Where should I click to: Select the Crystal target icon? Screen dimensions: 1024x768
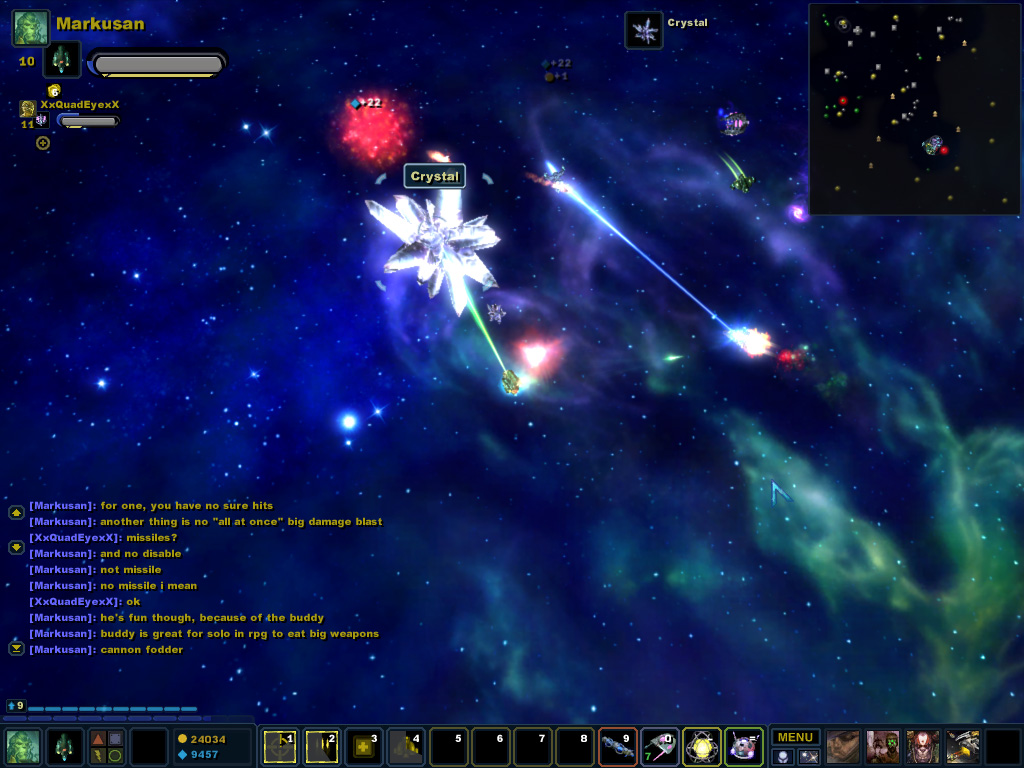click(x=644, y=30)
